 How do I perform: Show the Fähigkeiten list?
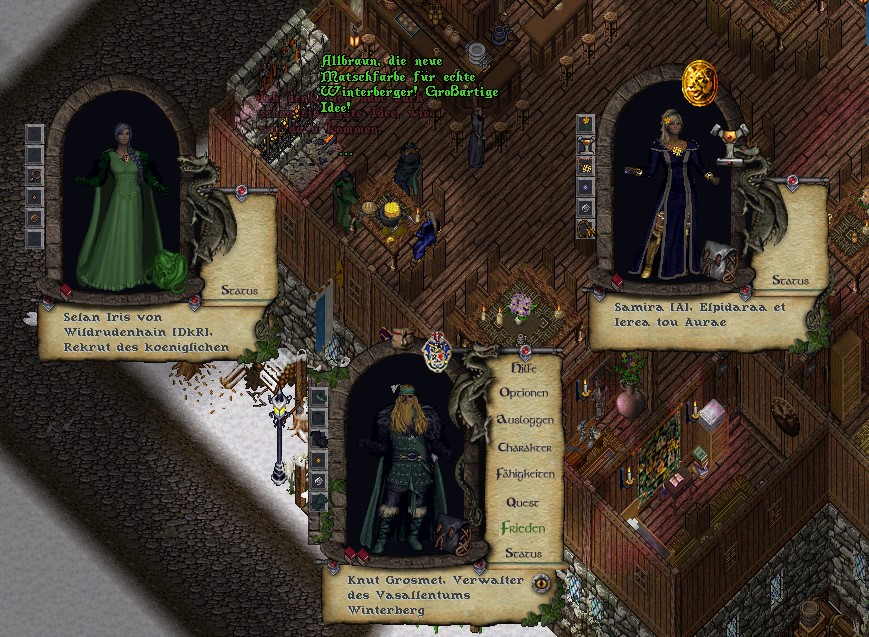coord(526,474)
